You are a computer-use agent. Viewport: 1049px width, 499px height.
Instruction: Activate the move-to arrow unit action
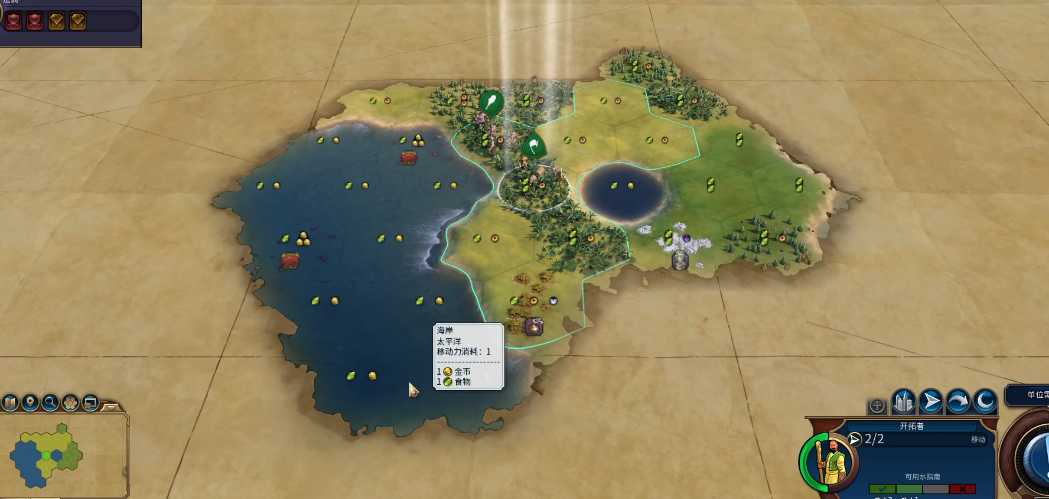pos(931,402)
